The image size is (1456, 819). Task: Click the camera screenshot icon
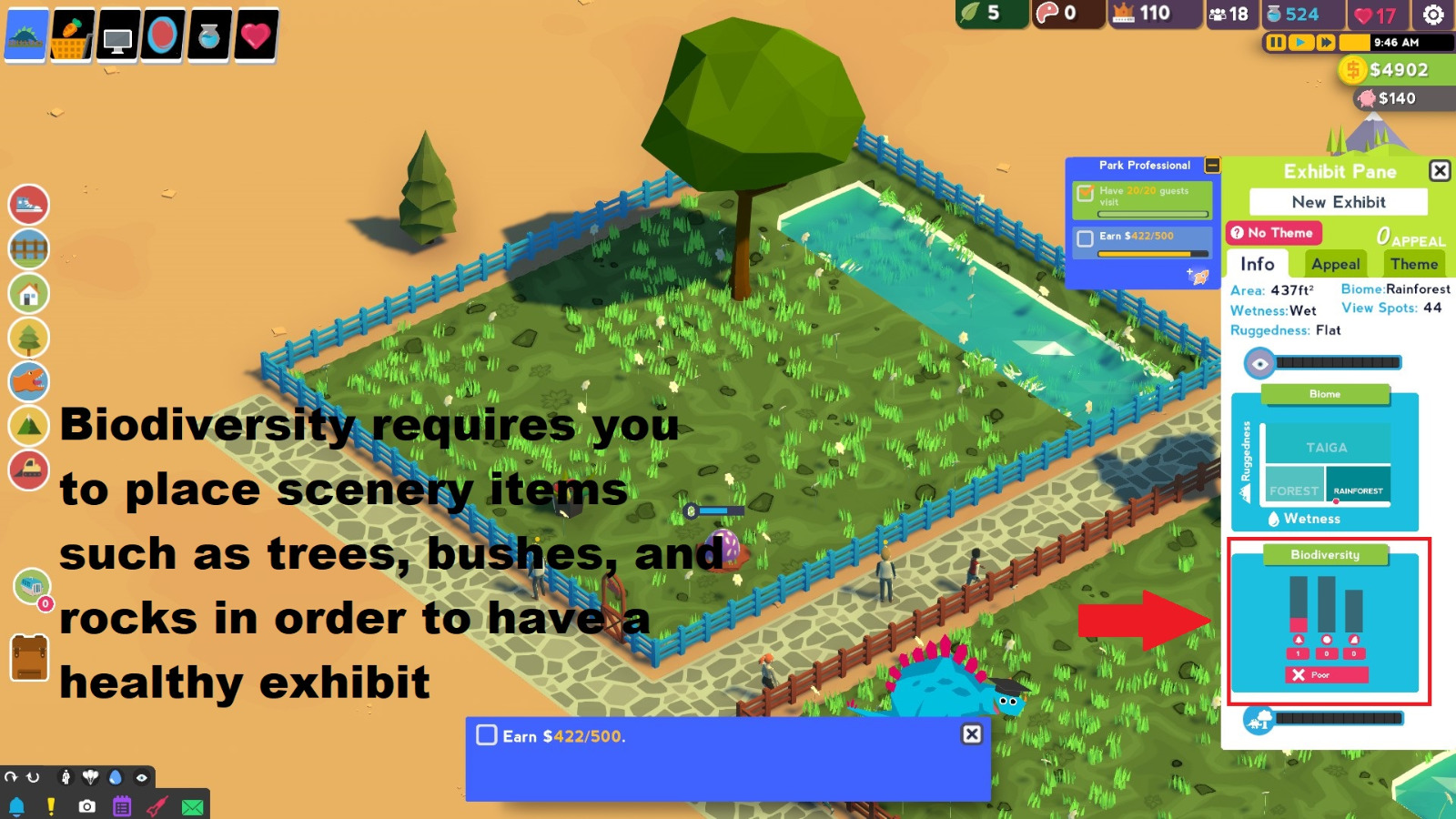[87, 806]
